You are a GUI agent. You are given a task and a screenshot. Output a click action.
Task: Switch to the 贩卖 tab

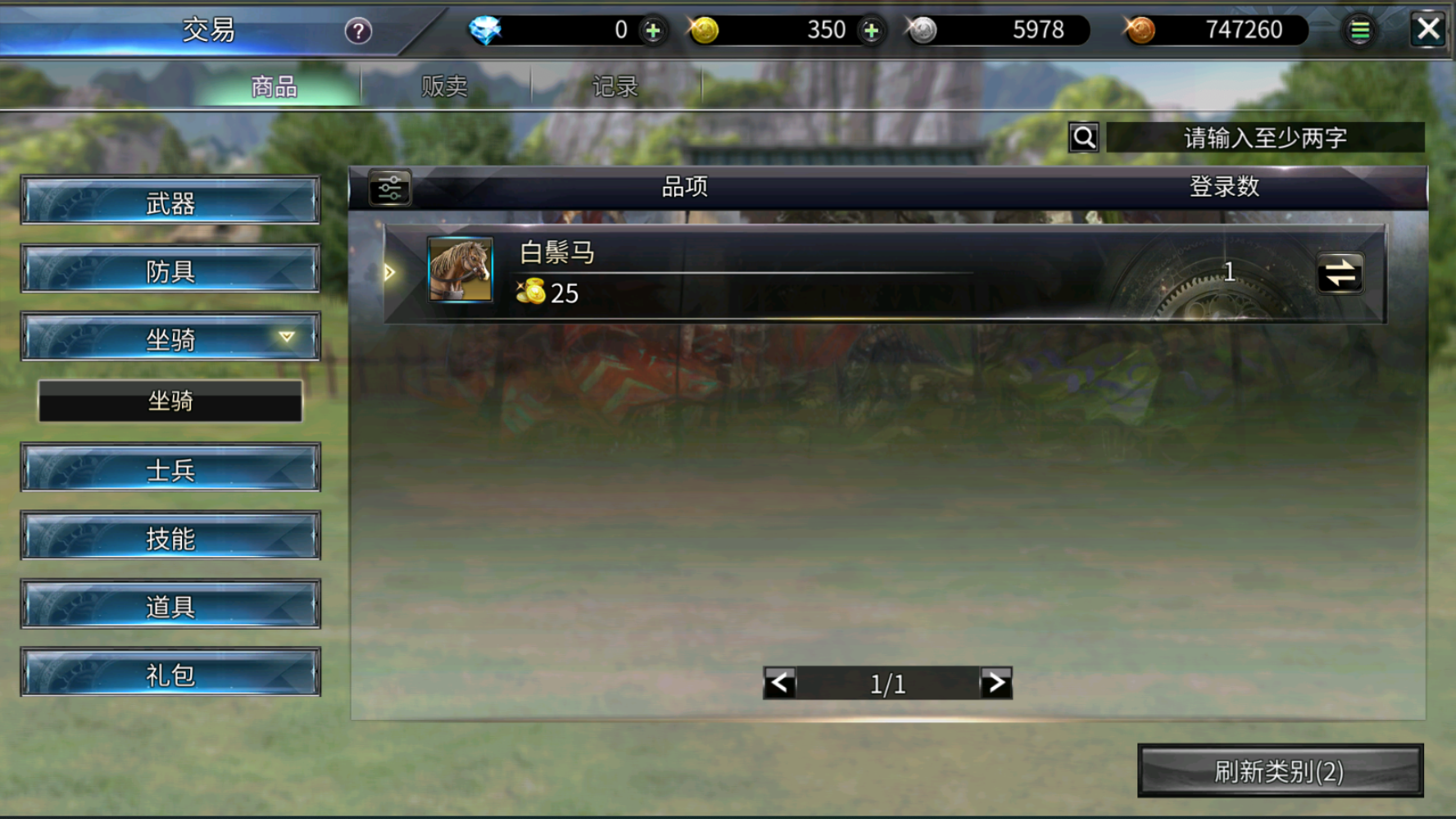tap(444, 86)
